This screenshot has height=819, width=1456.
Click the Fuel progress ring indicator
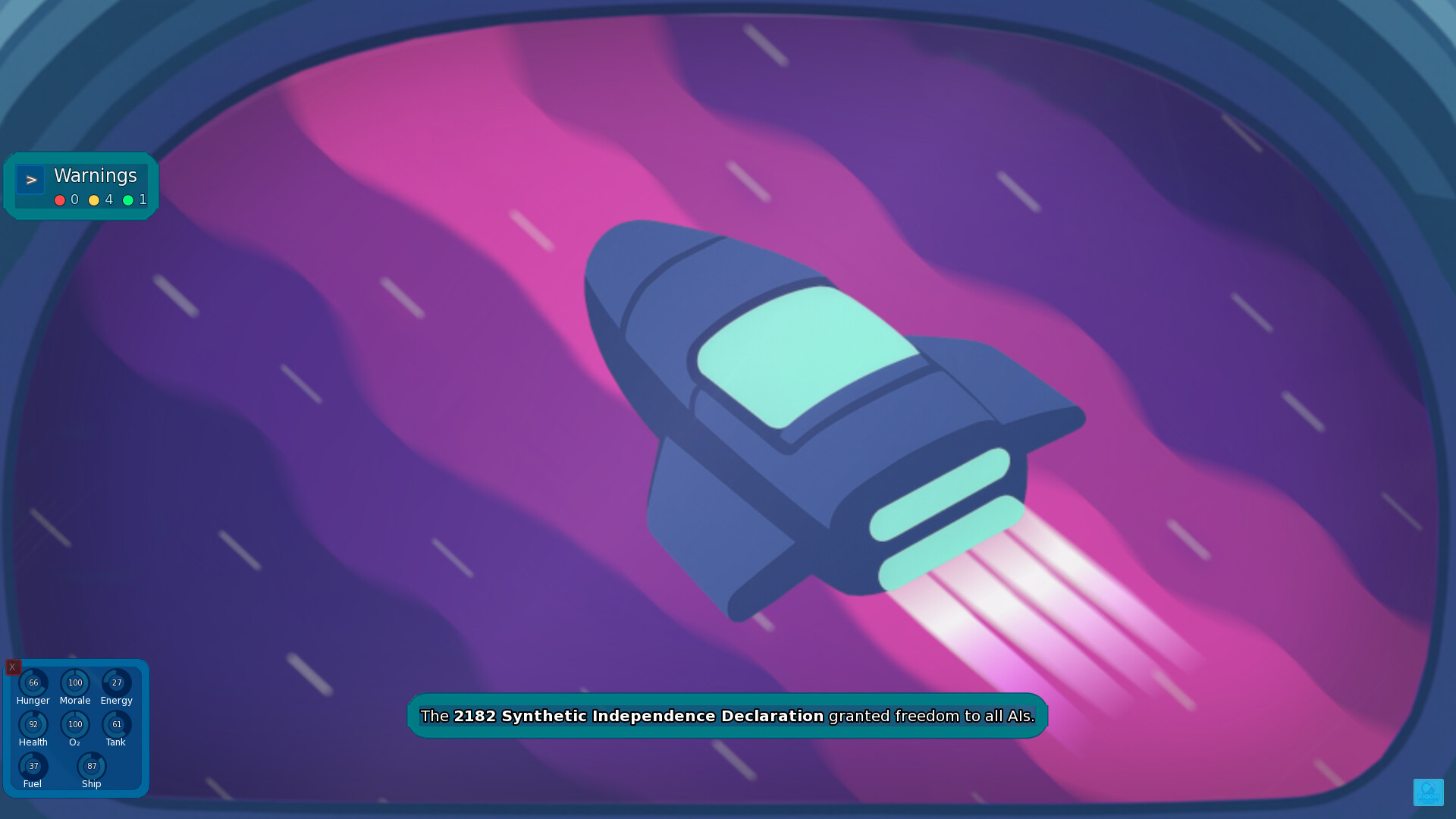pyautogui.click(x=33, y=766)
